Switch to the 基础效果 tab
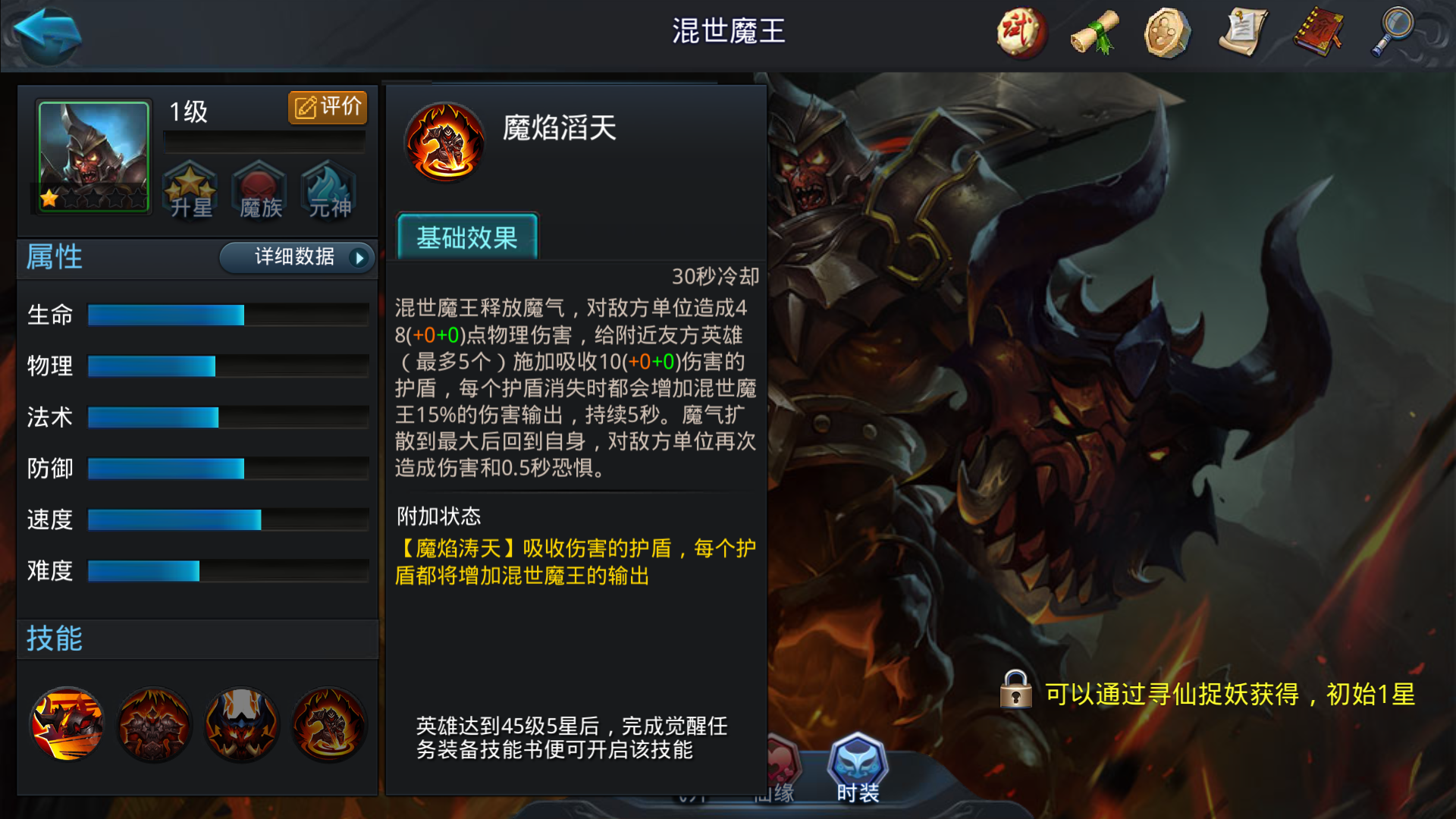 click(x=466, y=238)
